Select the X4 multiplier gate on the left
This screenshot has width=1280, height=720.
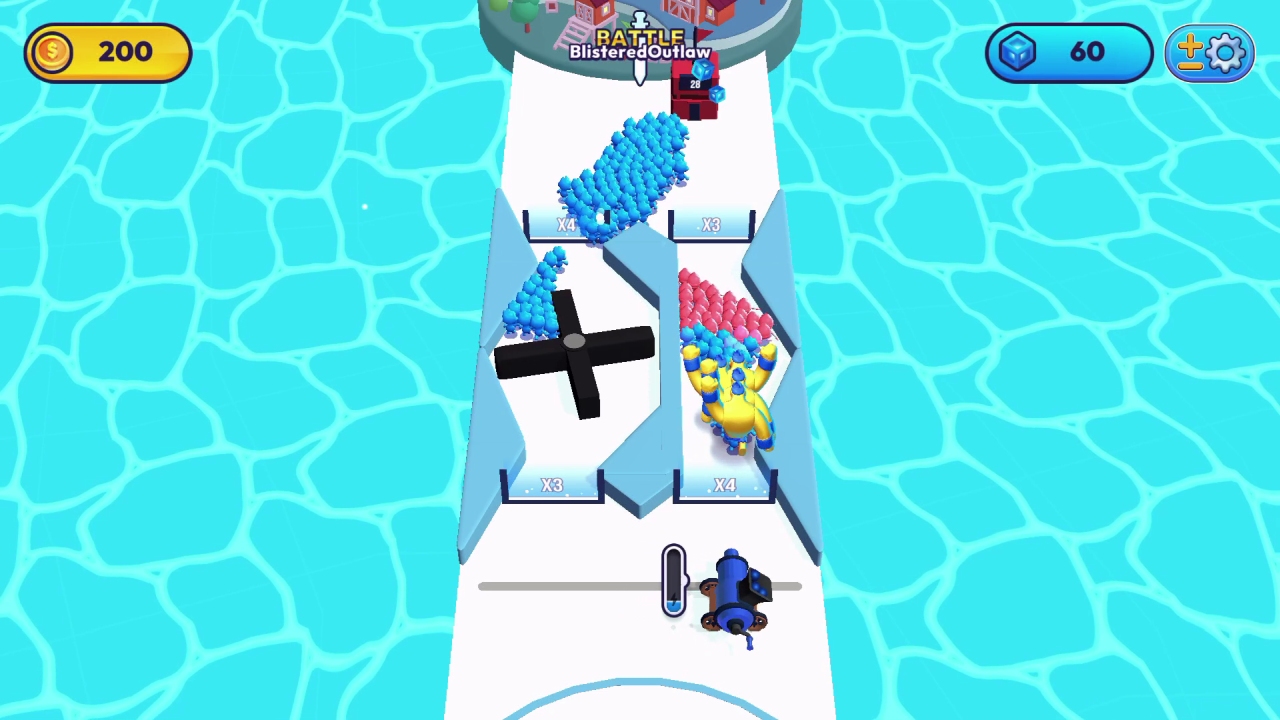[x=566, y=224]
